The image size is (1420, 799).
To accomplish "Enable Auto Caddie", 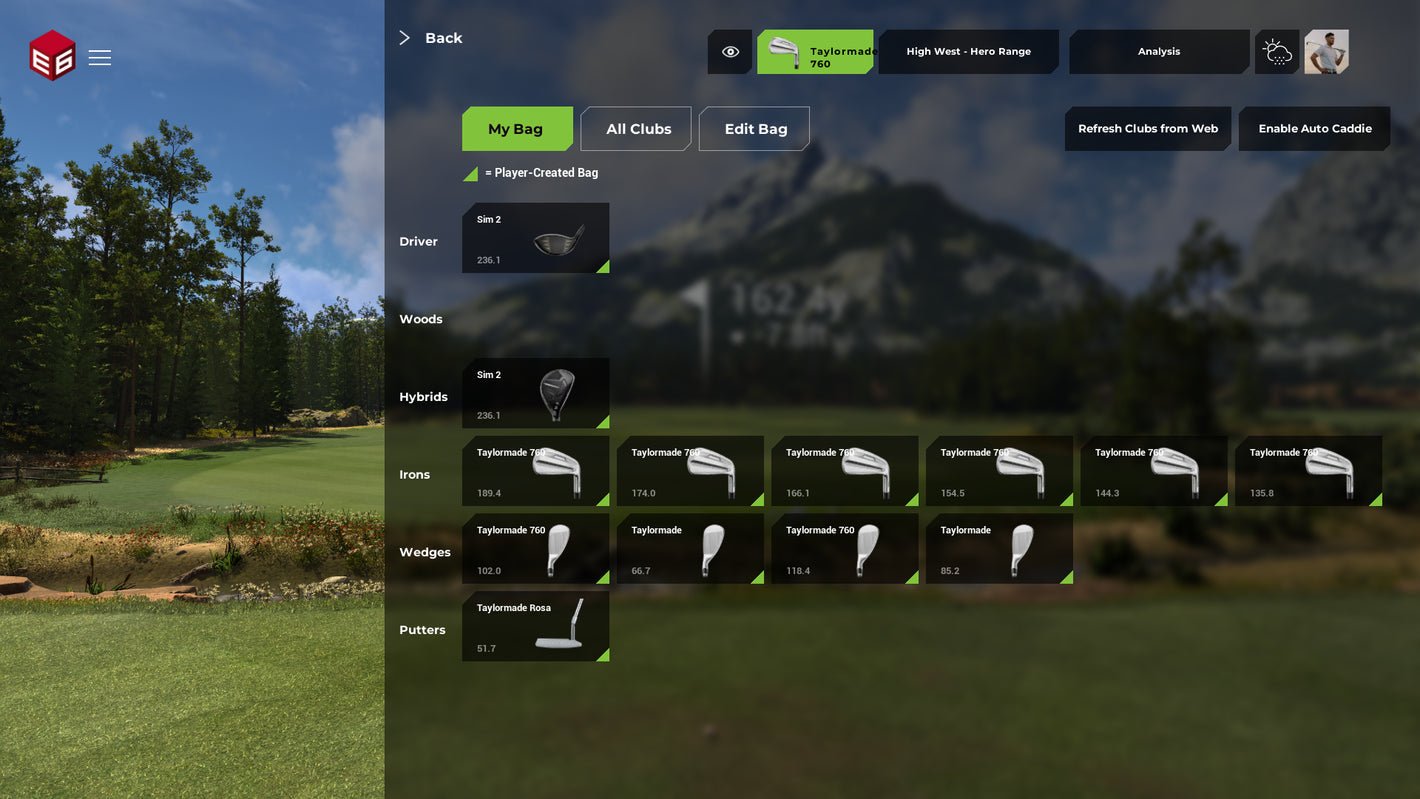I will [1314, 128].
